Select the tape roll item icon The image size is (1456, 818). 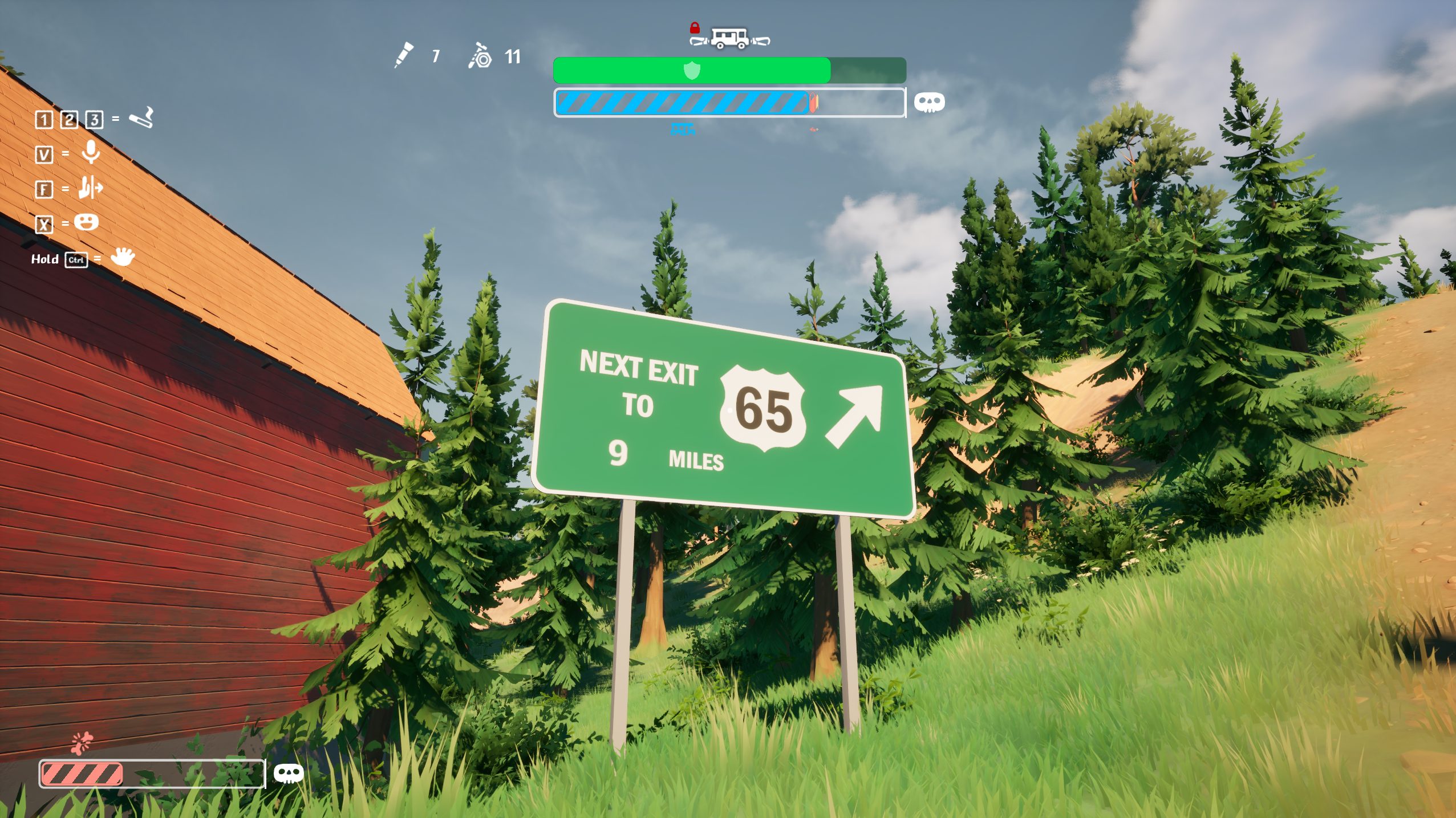(x=480, y=56)
